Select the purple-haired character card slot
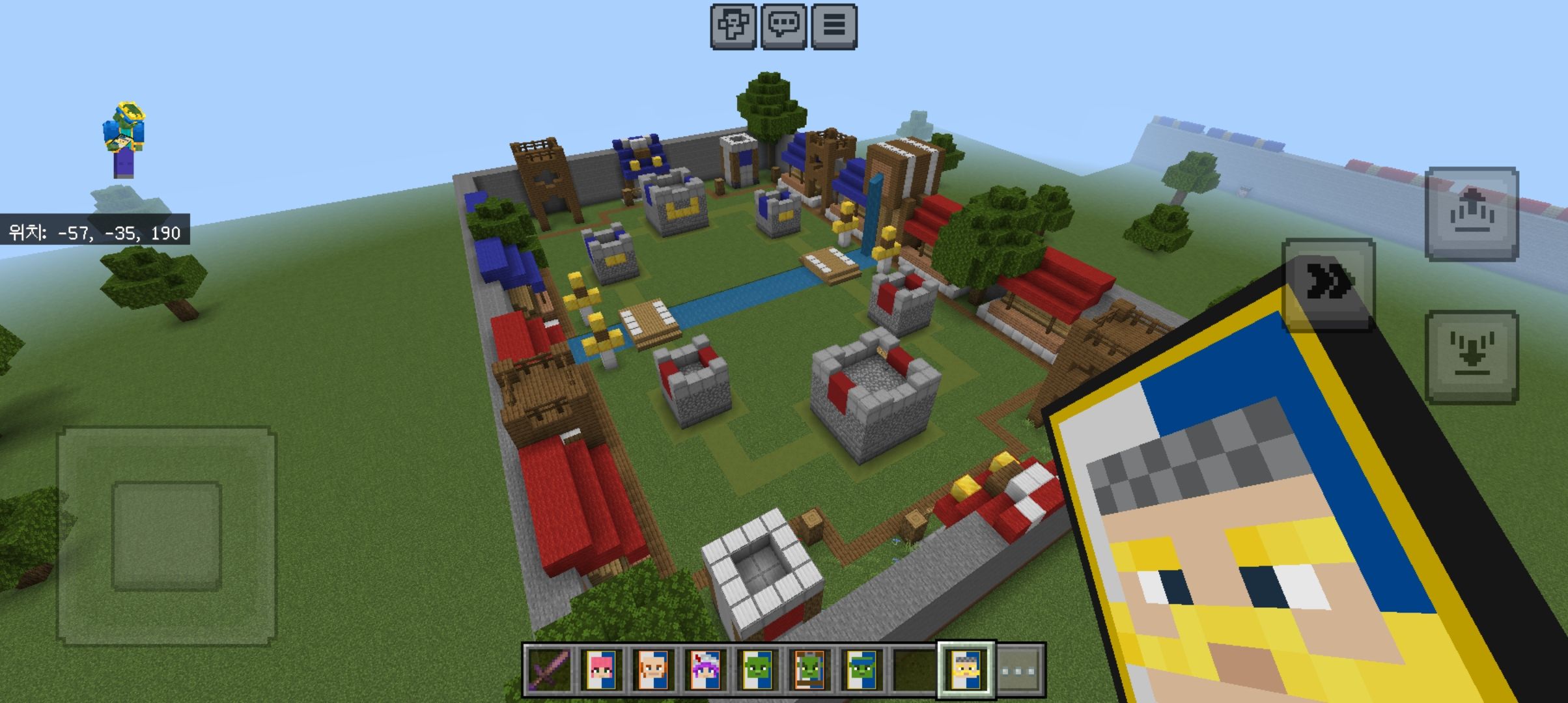 (x=706, y=670)
